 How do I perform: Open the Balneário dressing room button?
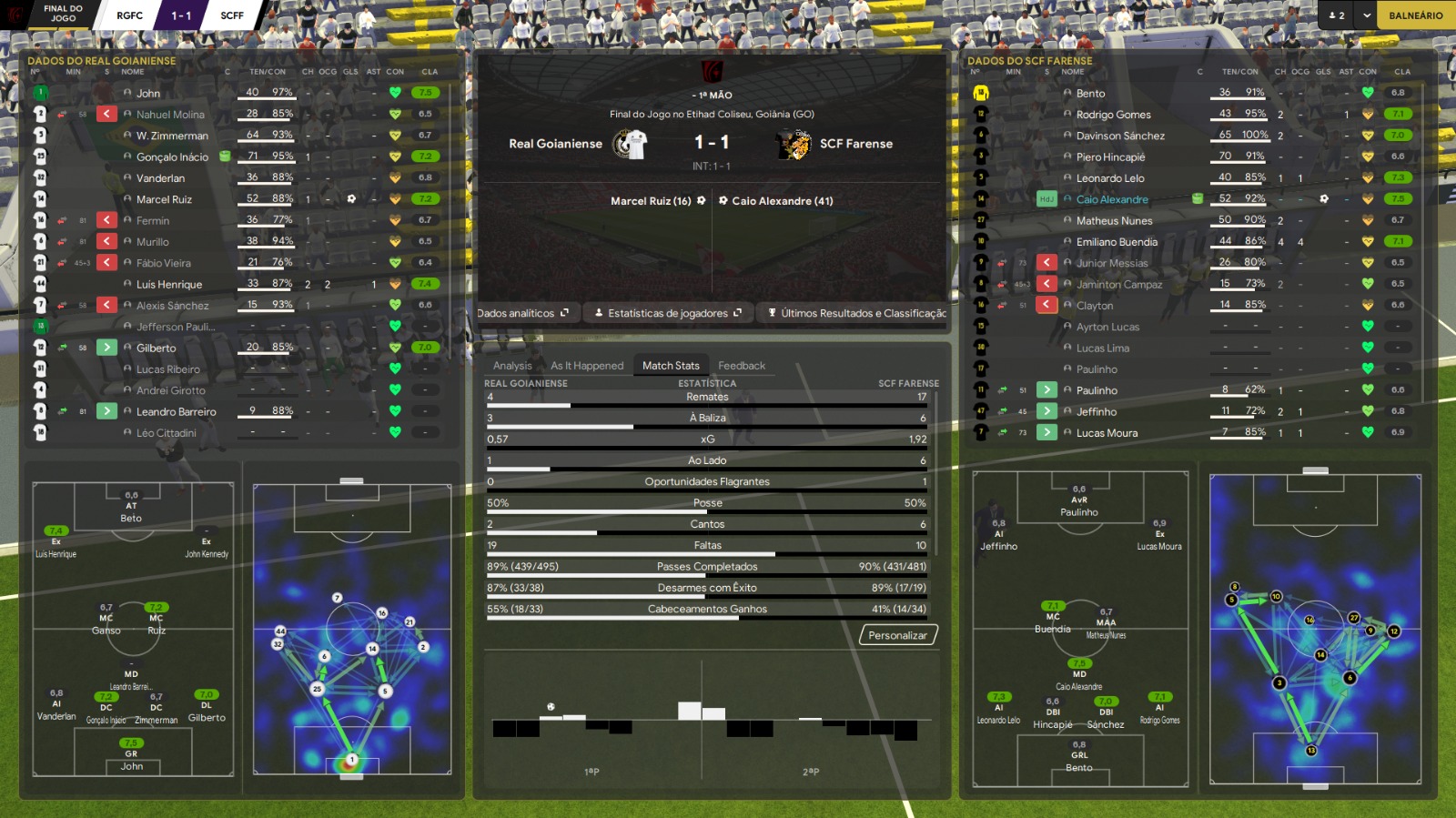(1415, 15)
